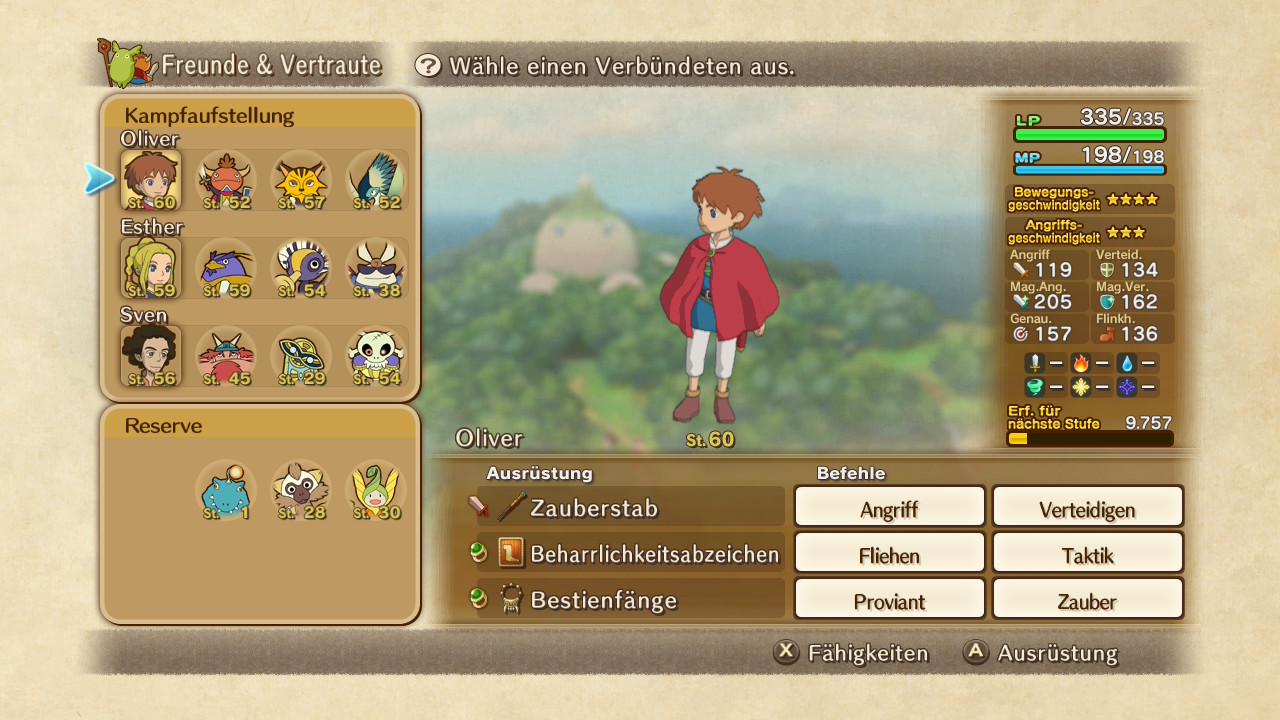
Task: Choose the Bestienfänge equipment slot
Action: tap(630, 600)
